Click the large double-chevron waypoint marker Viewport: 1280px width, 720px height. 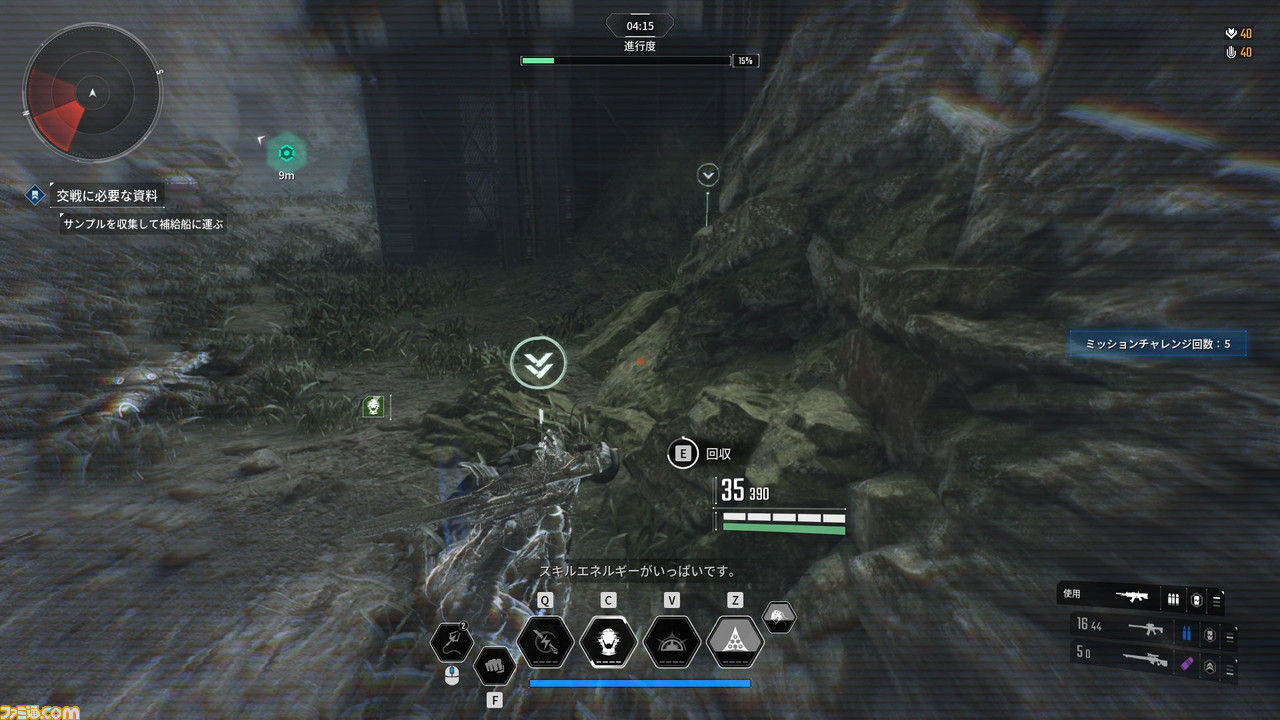tap(538, 364)
